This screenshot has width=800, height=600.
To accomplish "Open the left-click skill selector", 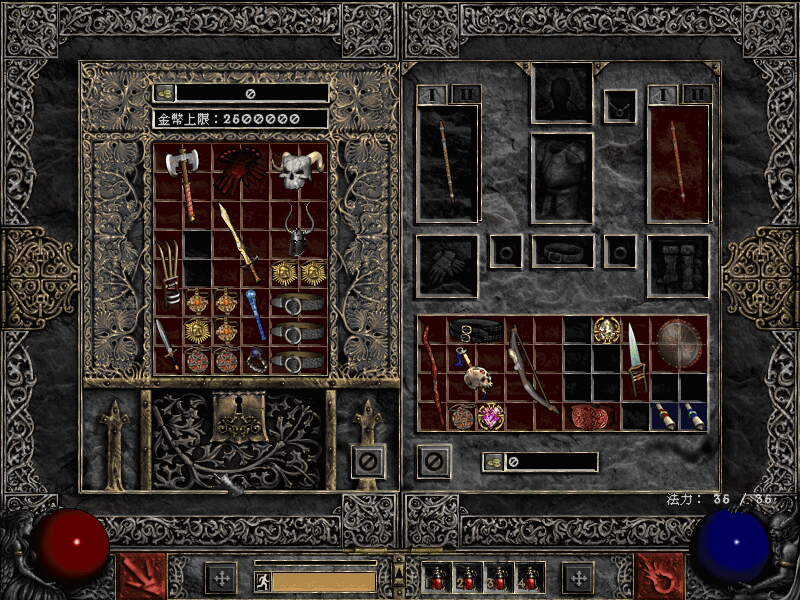I will 141,576.
